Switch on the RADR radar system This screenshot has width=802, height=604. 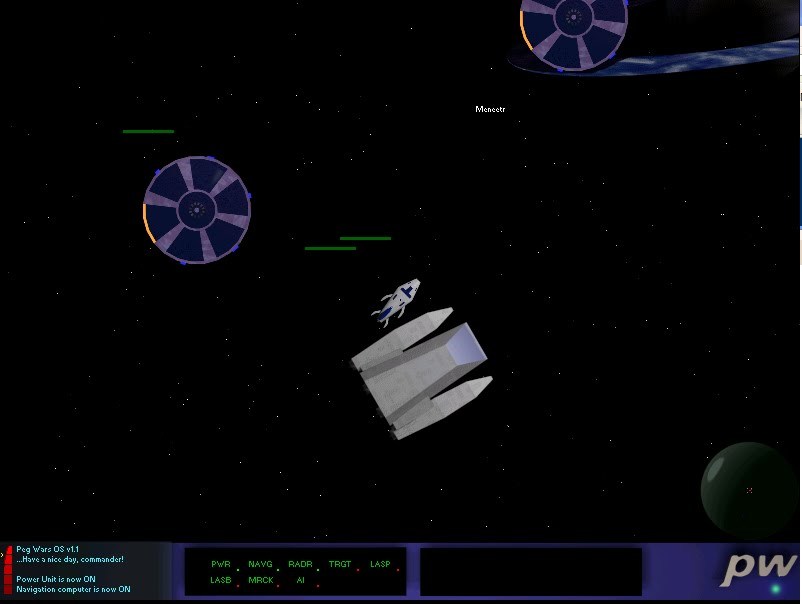[x=300, y=565]
